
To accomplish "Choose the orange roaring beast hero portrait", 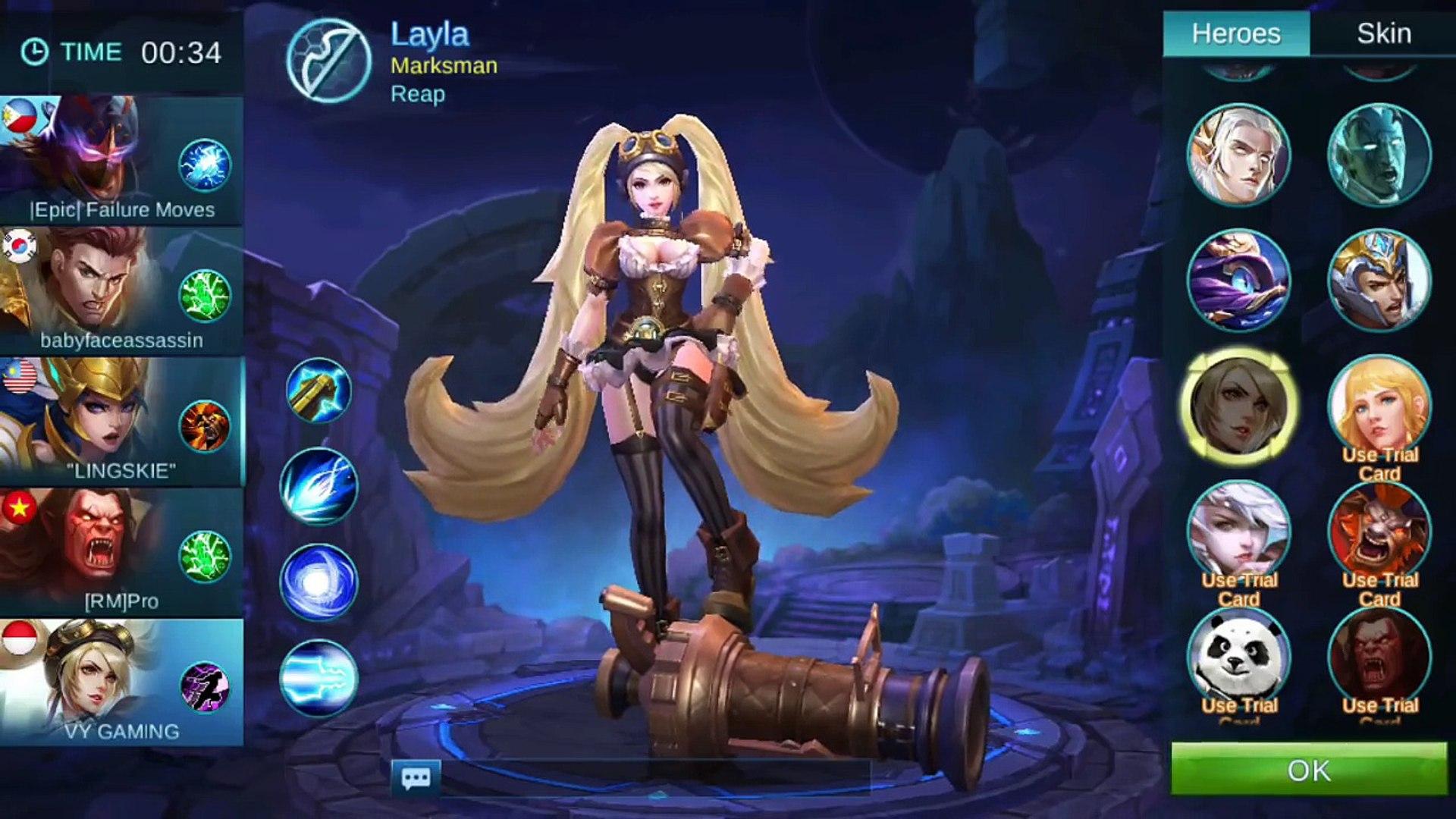I will pyautogui.click(x=1379, y=531).
